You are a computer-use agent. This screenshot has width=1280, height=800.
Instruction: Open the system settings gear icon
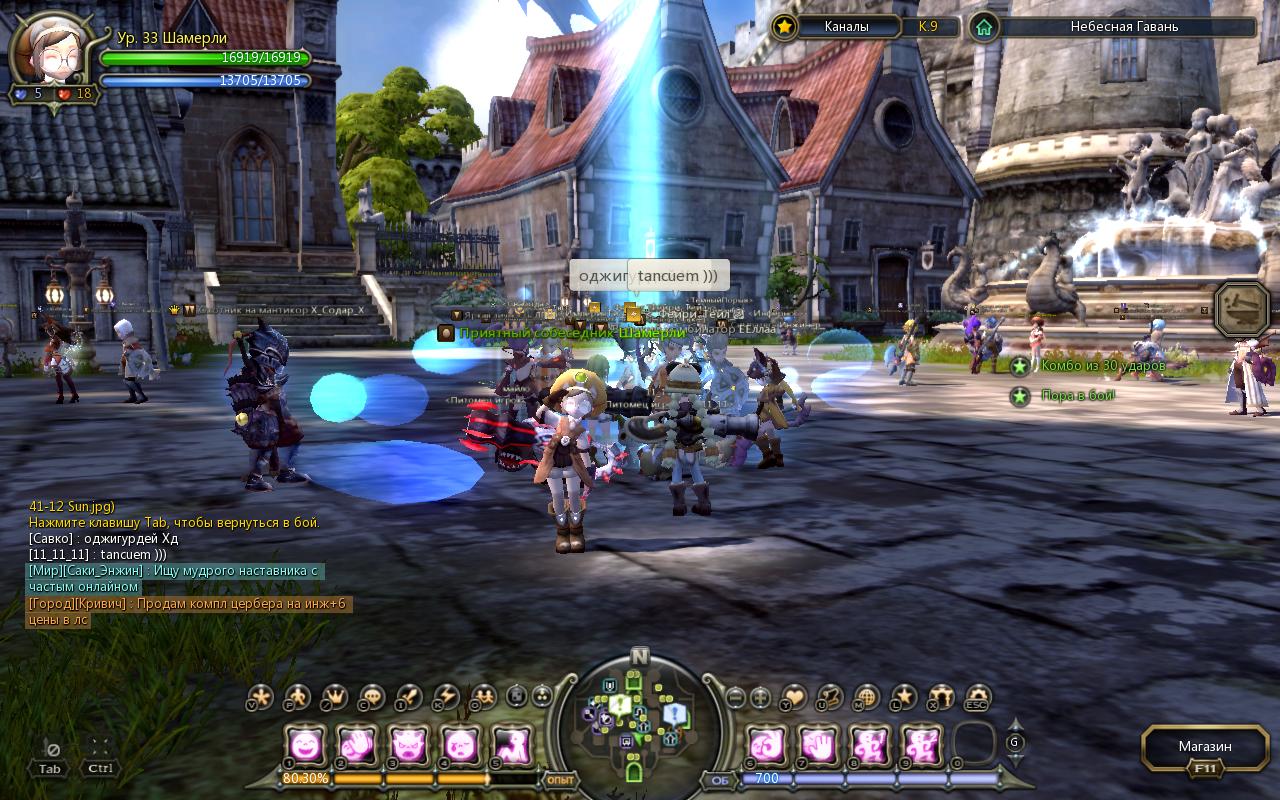point(977,697)
